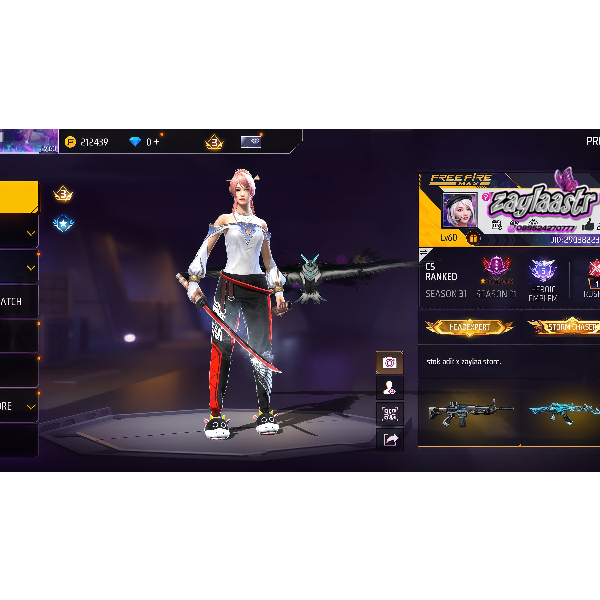Open the gold crown number 3 badge
Viewport: 600px width, 600px height.
point(64,193)
